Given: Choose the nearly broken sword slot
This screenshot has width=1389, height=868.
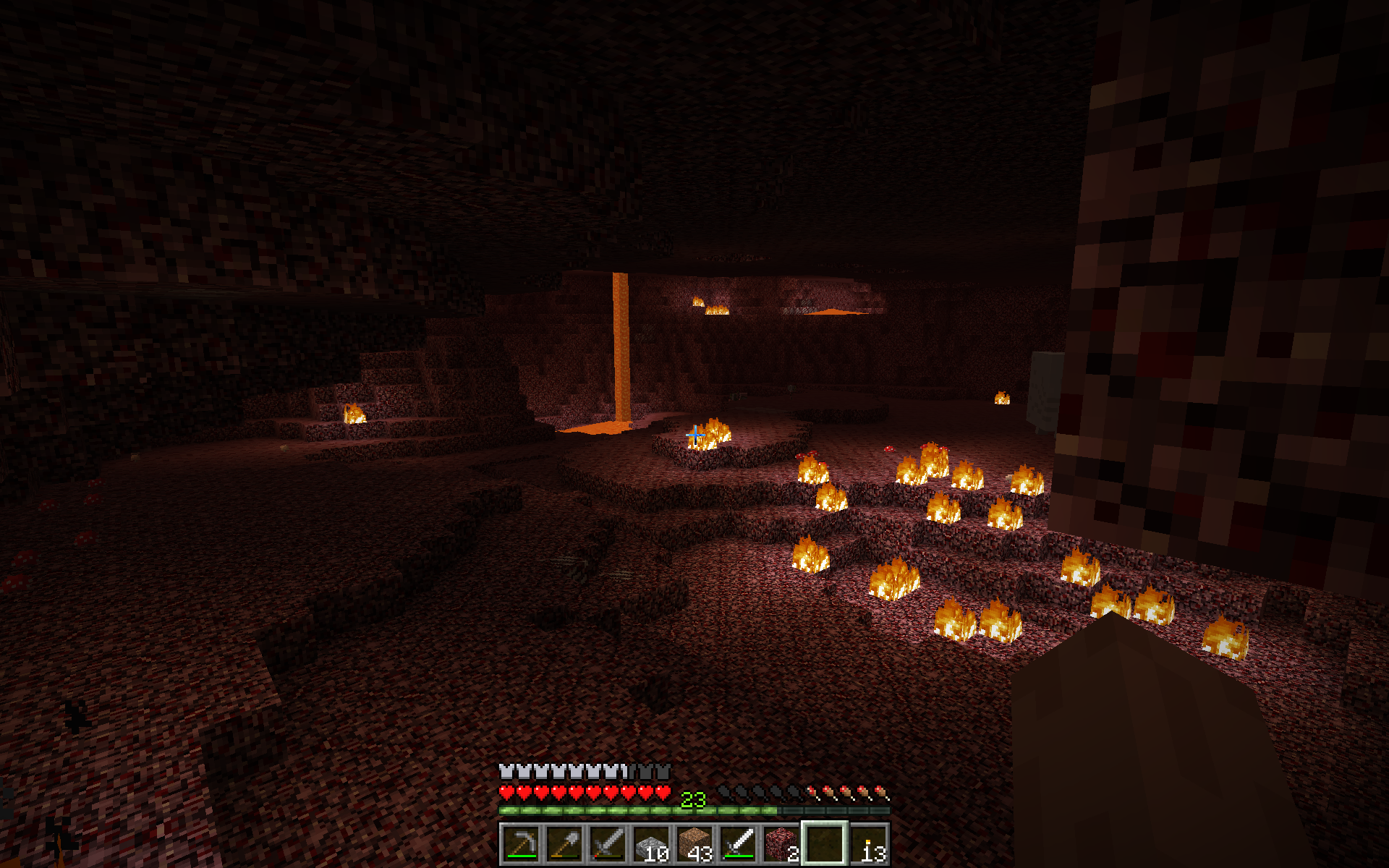Looking at the screenshot, I should coord(608,843).
